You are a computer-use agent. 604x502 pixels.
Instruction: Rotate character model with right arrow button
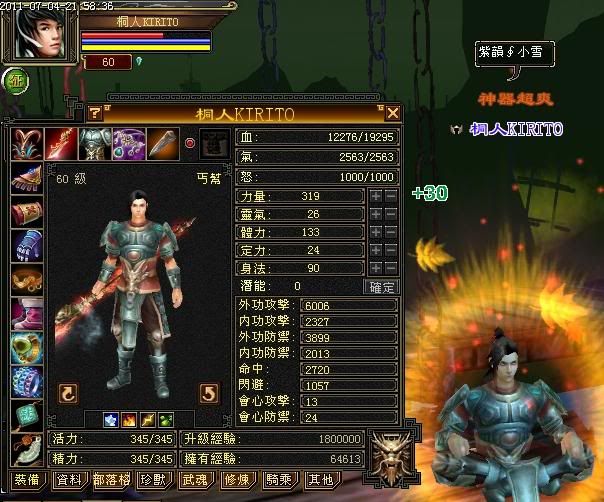209,392
